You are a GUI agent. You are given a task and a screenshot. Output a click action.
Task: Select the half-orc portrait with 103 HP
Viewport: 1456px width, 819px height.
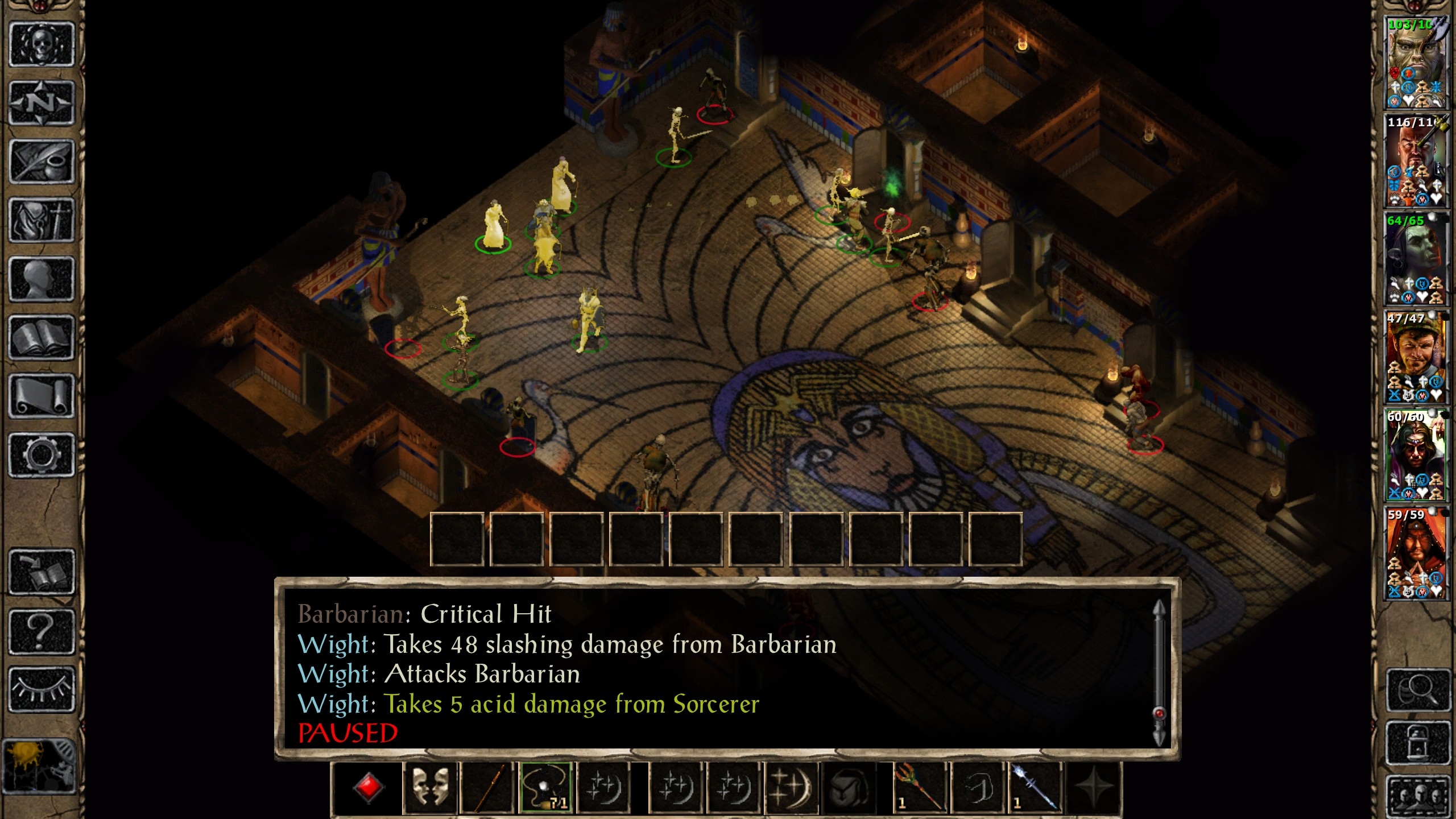(1416, 63)
